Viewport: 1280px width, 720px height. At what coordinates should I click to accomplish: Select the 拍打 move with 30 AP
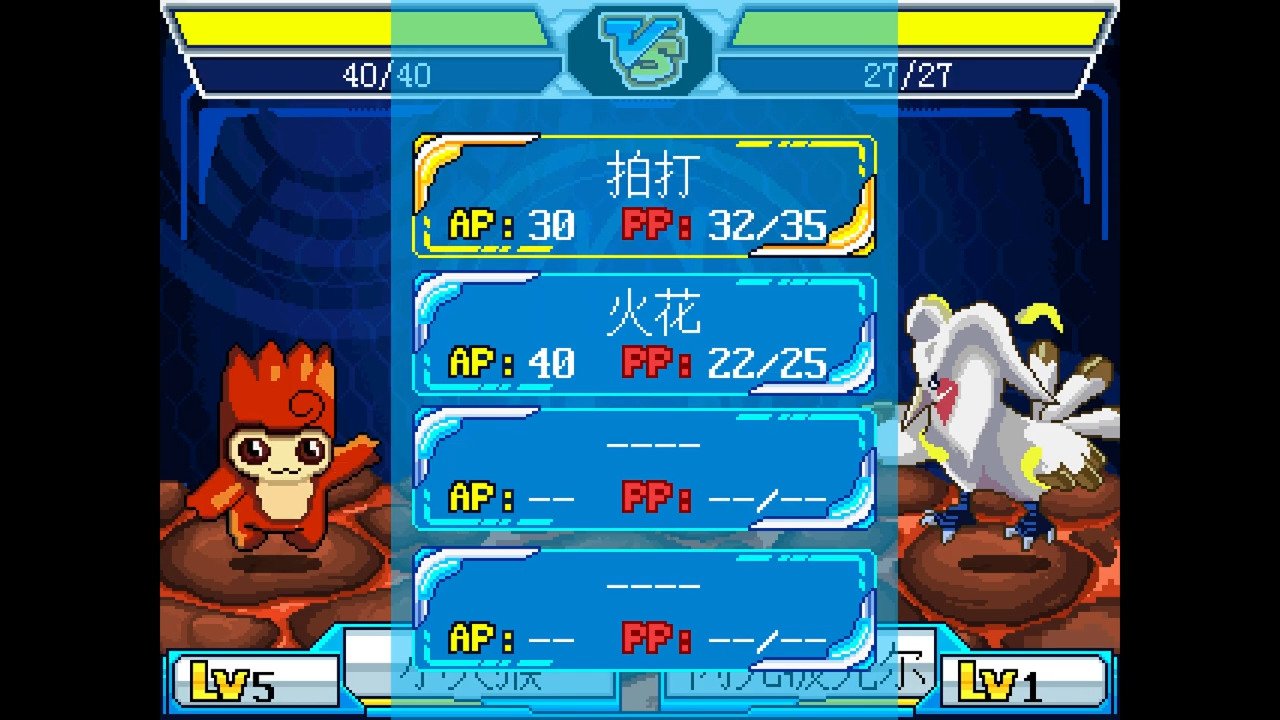pyautogui.click(x=645, y=196)
